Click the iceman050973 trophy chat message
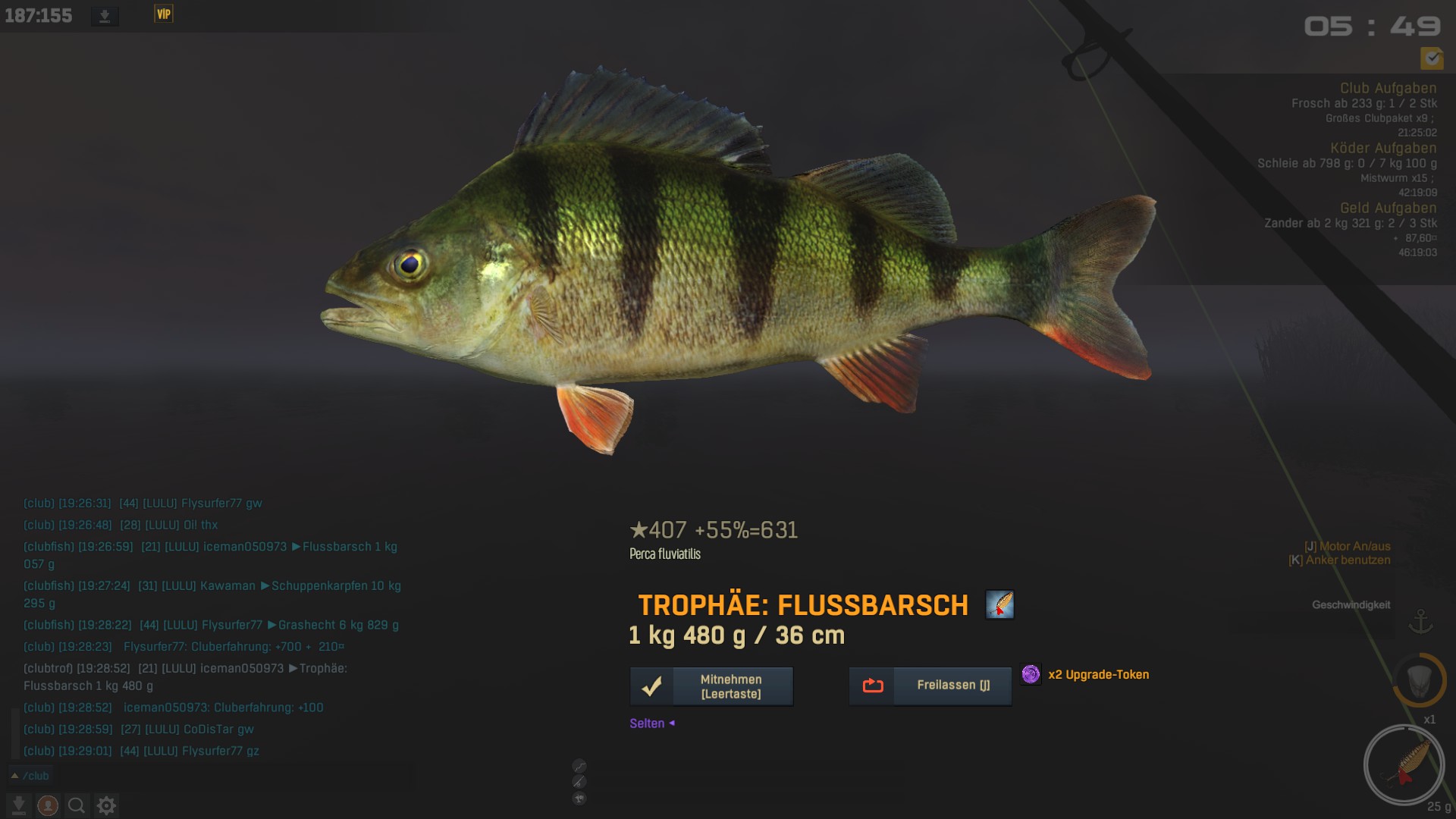The height and width of the screenshot is (819, 1456). click(x=185, y=677)
